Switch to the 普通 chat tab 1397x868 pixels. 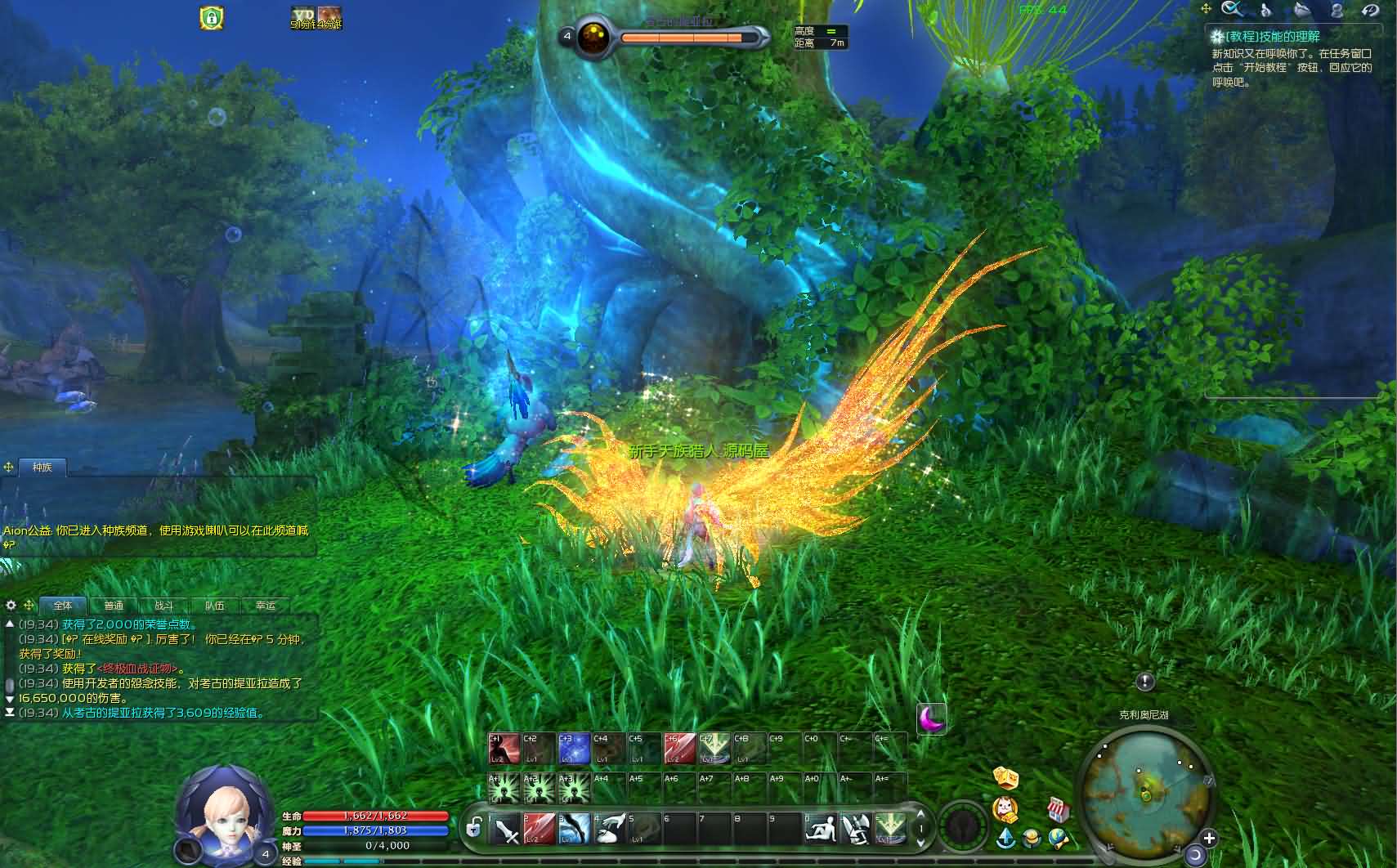[x=114, y=606]
